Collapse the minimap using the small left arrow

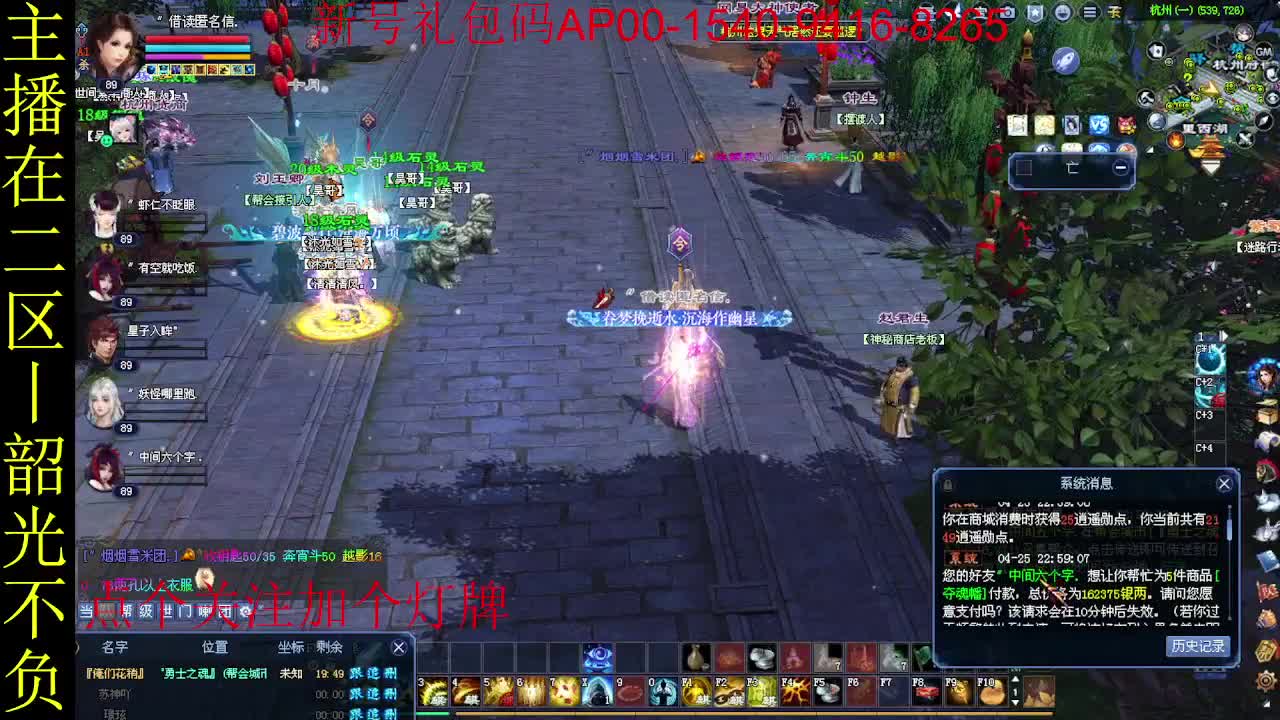pos(1151,150)
